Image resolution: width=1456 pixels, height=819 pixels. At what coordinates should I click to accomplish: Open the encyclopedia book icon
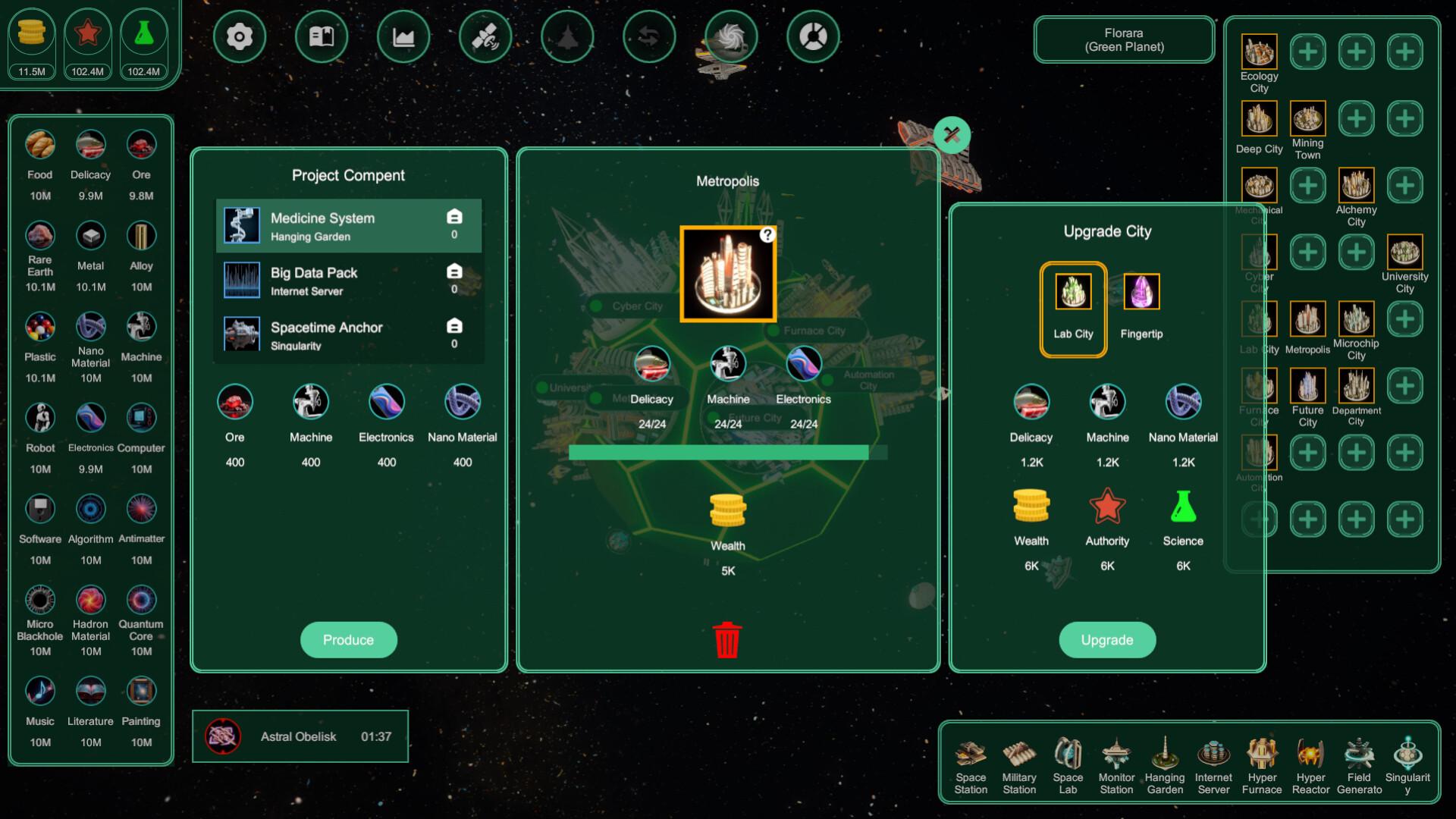(x=322, y=36)
